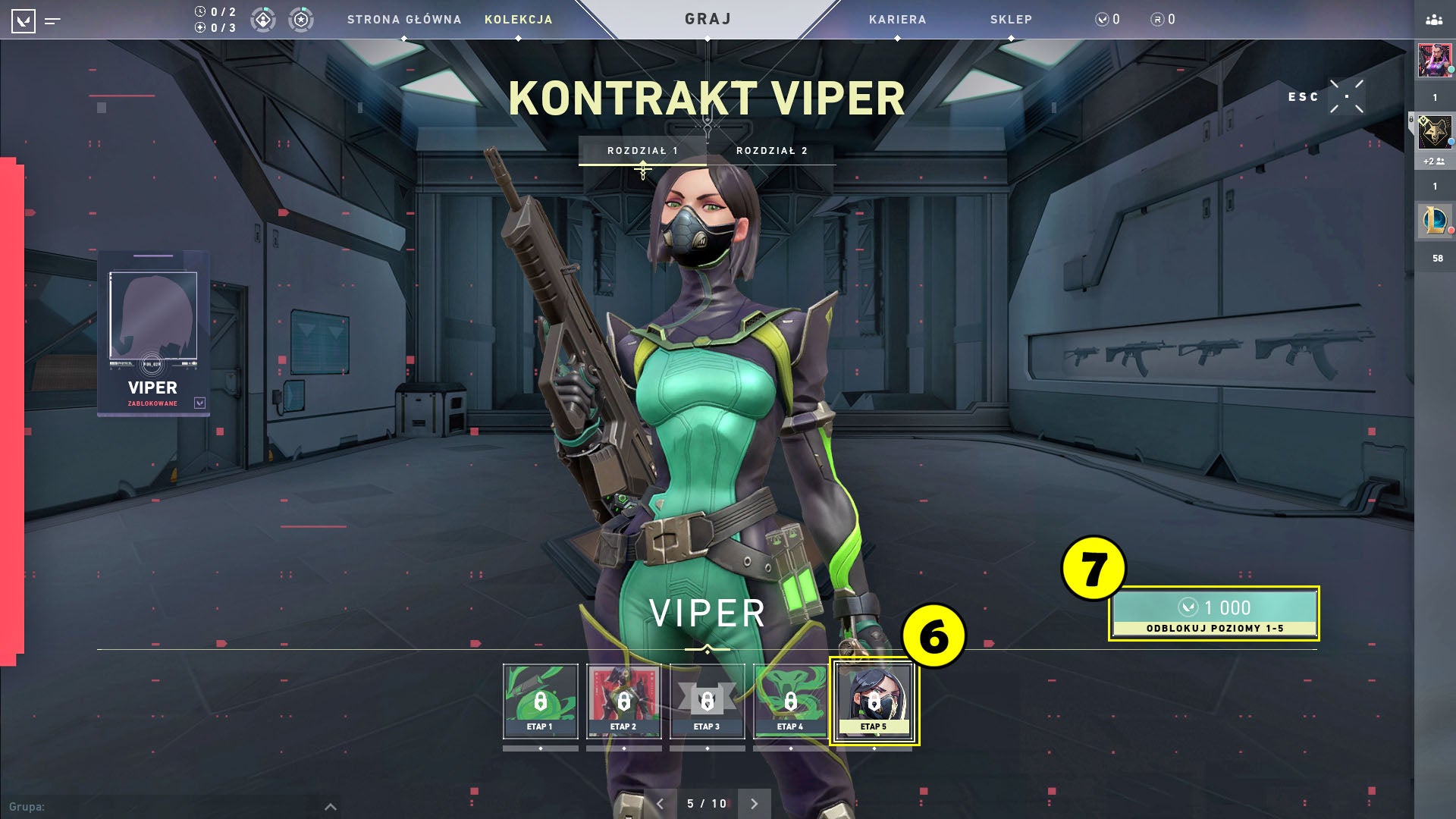
Task: Expand the Grupa chat panel
Action: coord(331,807)
